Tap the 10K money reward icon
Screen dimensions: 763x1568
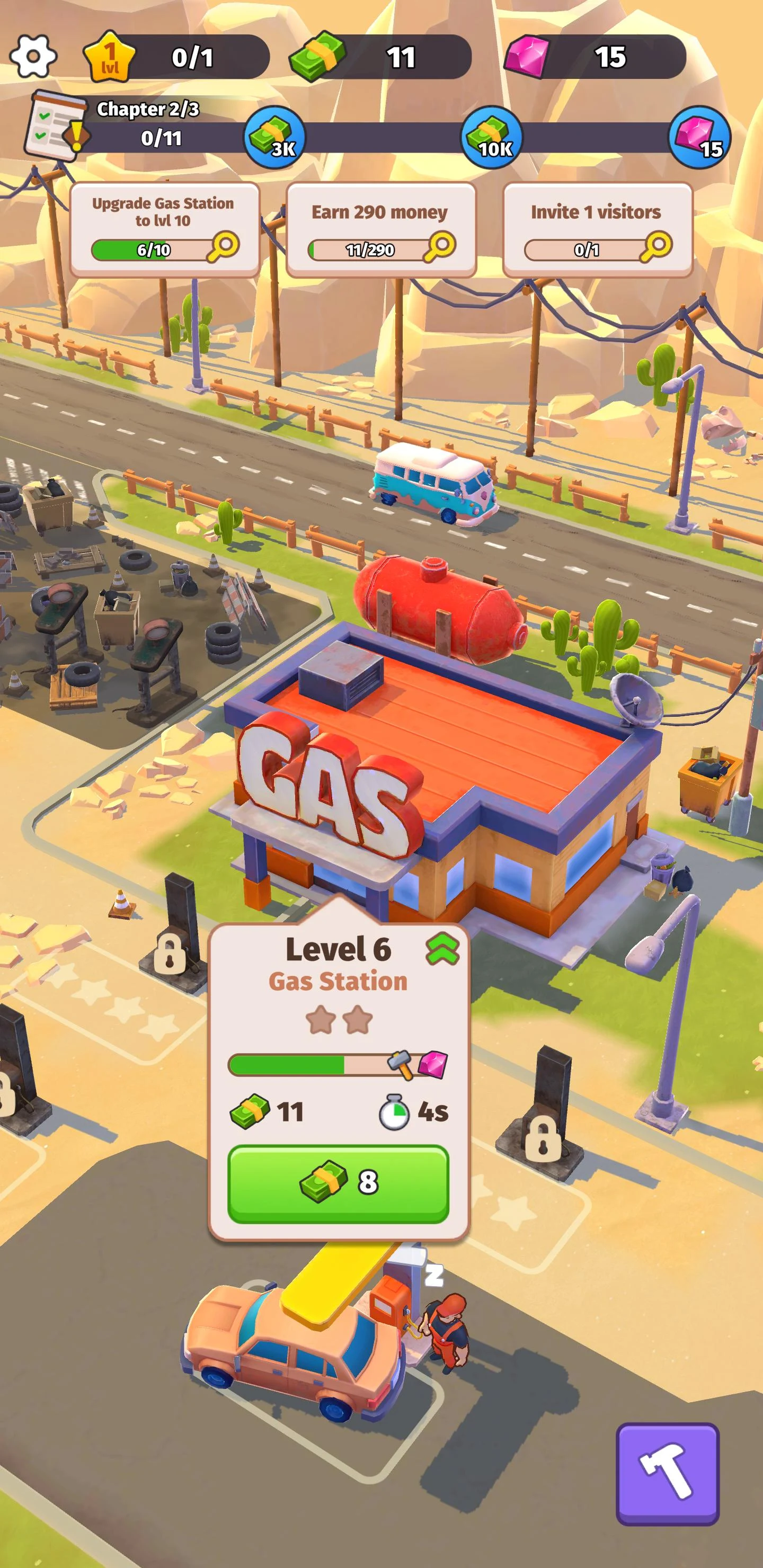[x=491, y=139]
